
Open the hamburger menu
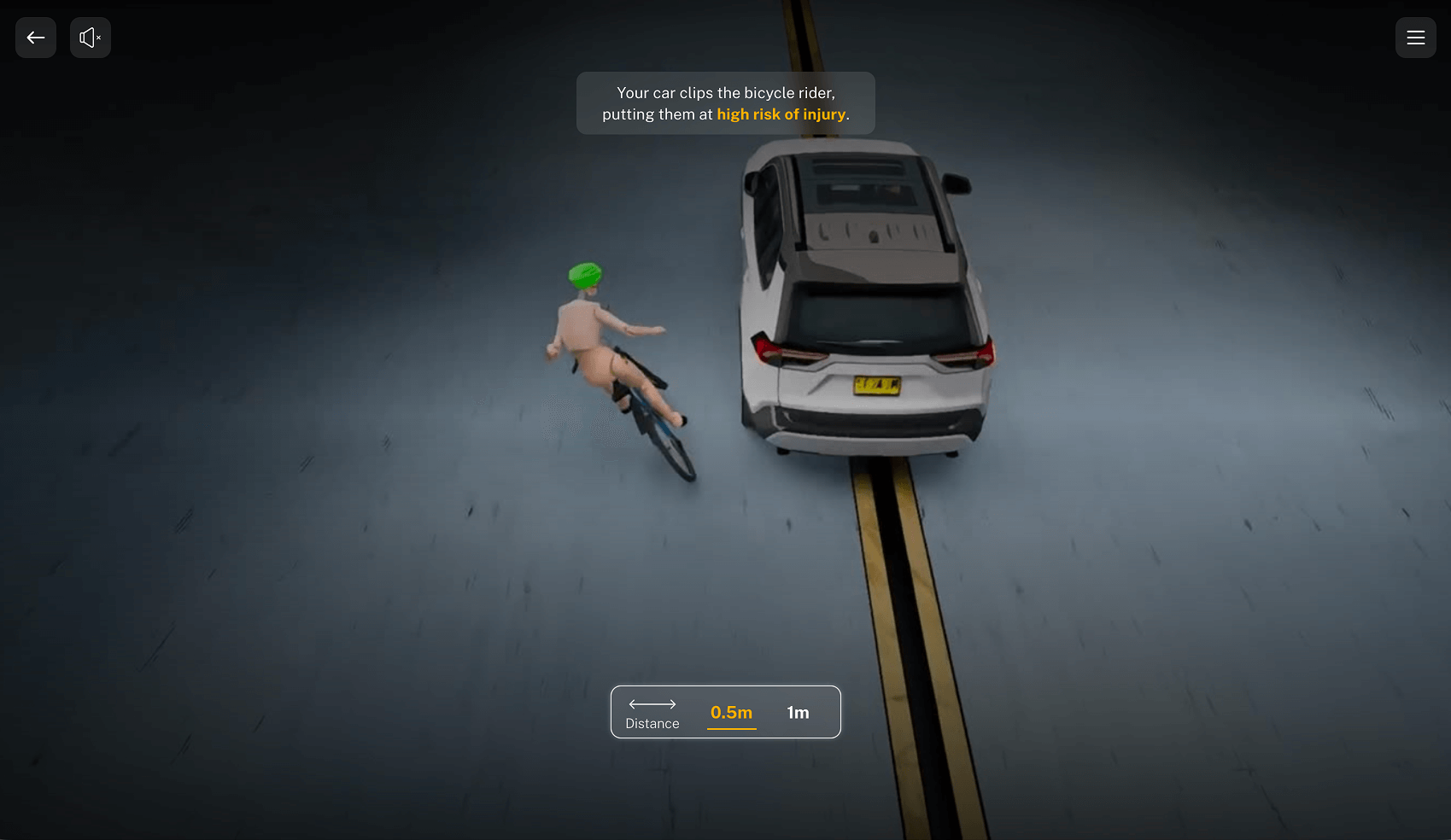[x=1415, y=38]
